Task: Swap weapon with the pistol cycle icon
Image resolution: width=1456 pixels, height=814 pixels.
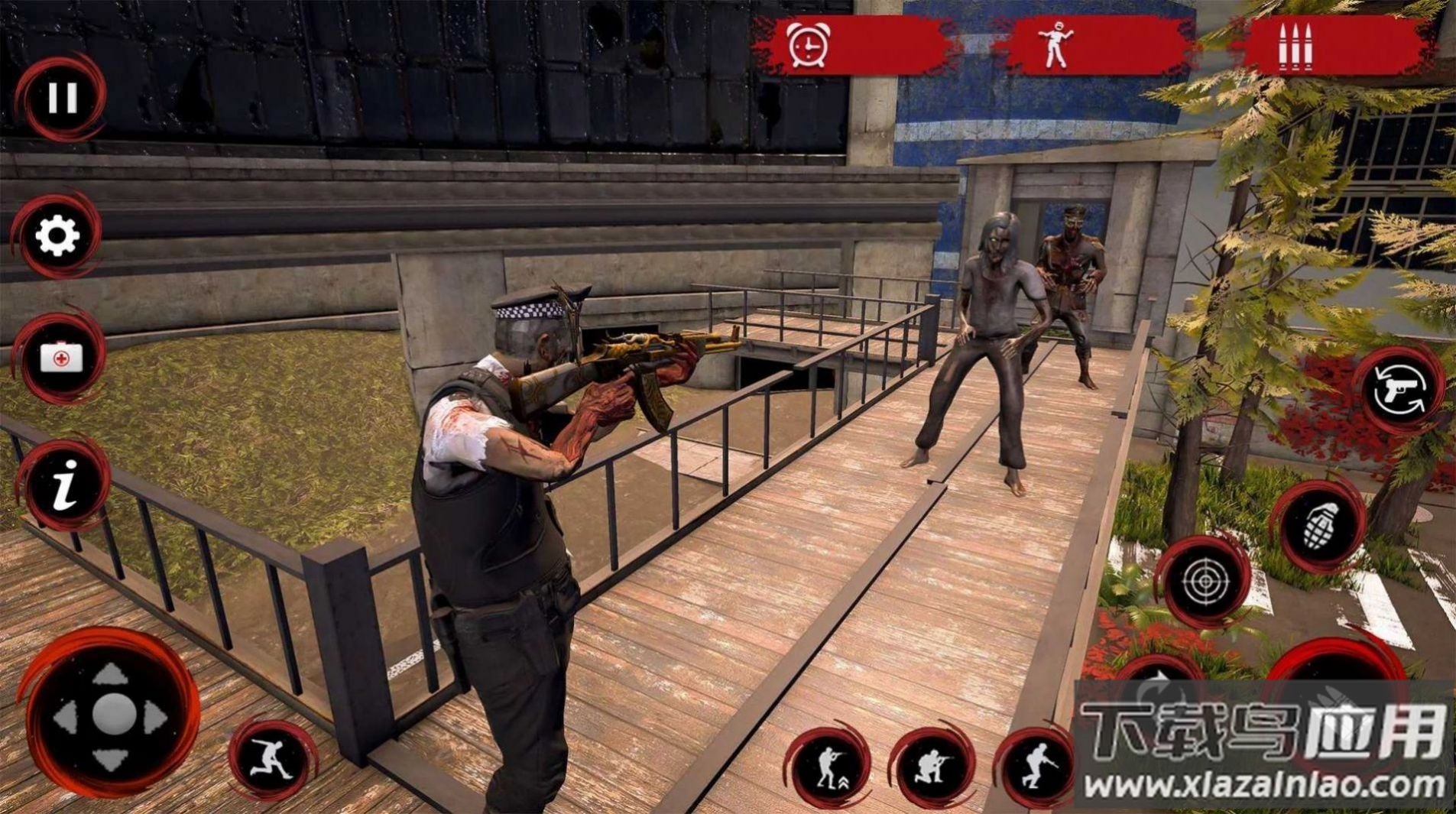Action: (1399, 390)
